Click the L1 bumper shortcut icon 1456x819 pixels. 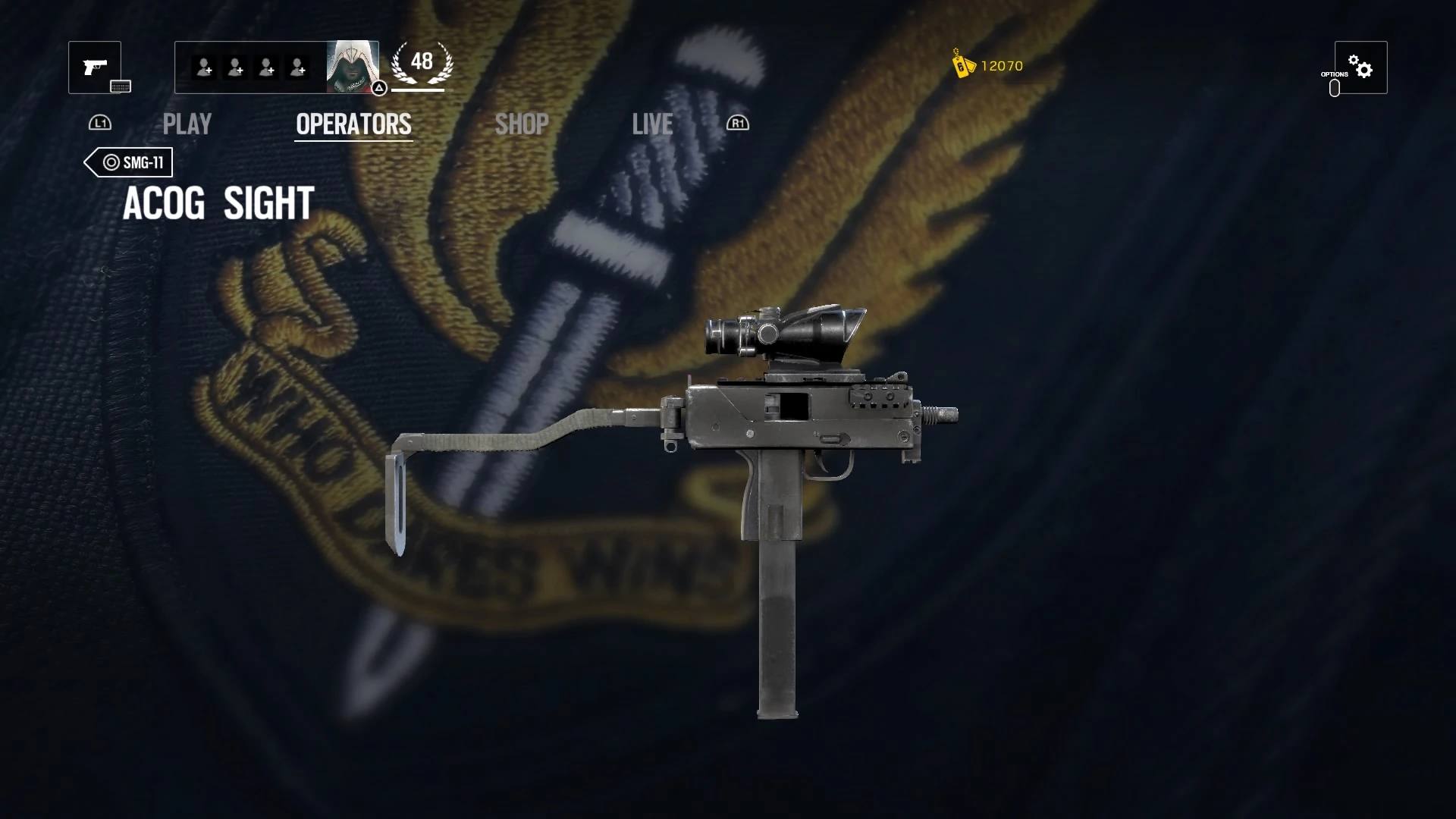point(101,123)
